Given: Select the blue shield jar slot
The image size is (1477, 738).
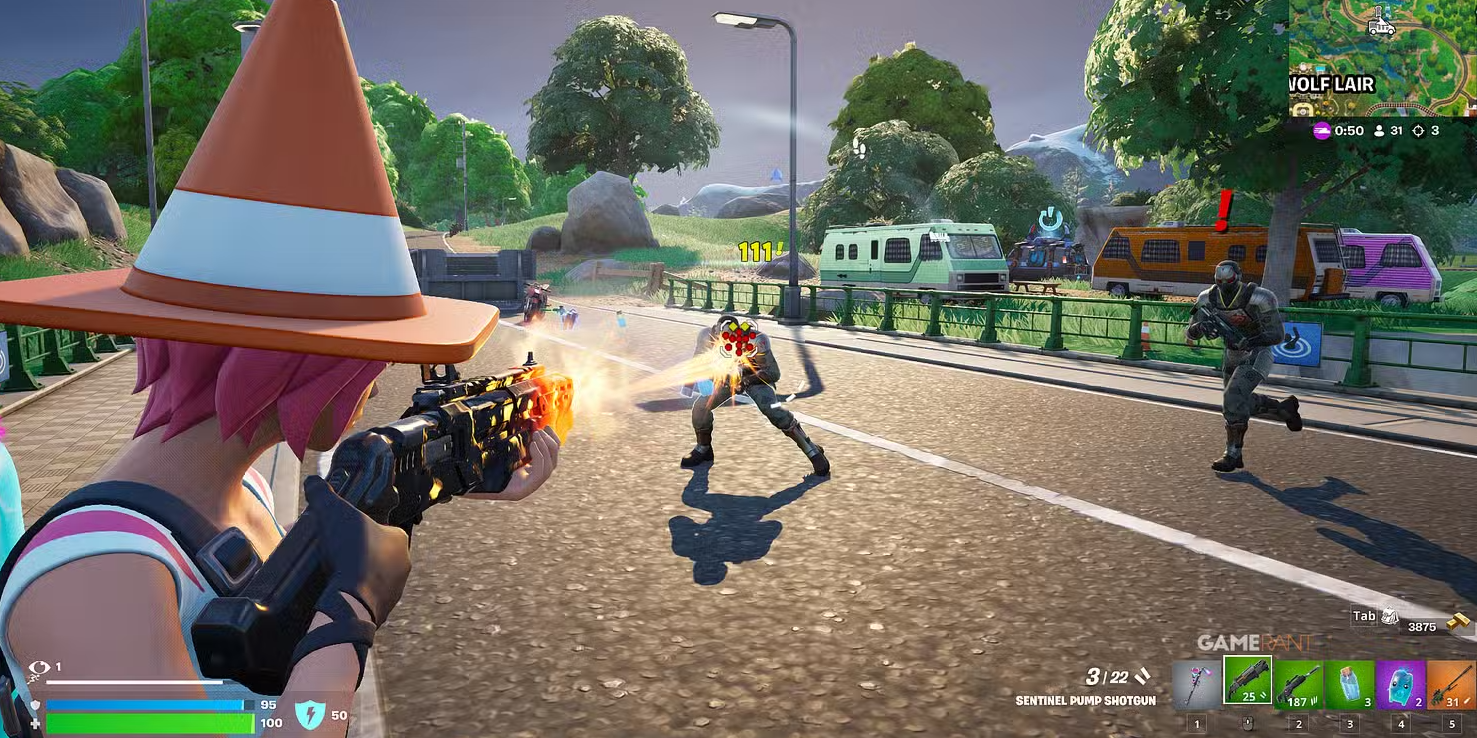Looking at the screenshot, I should pyautogui.click(x=1349, y=683).
